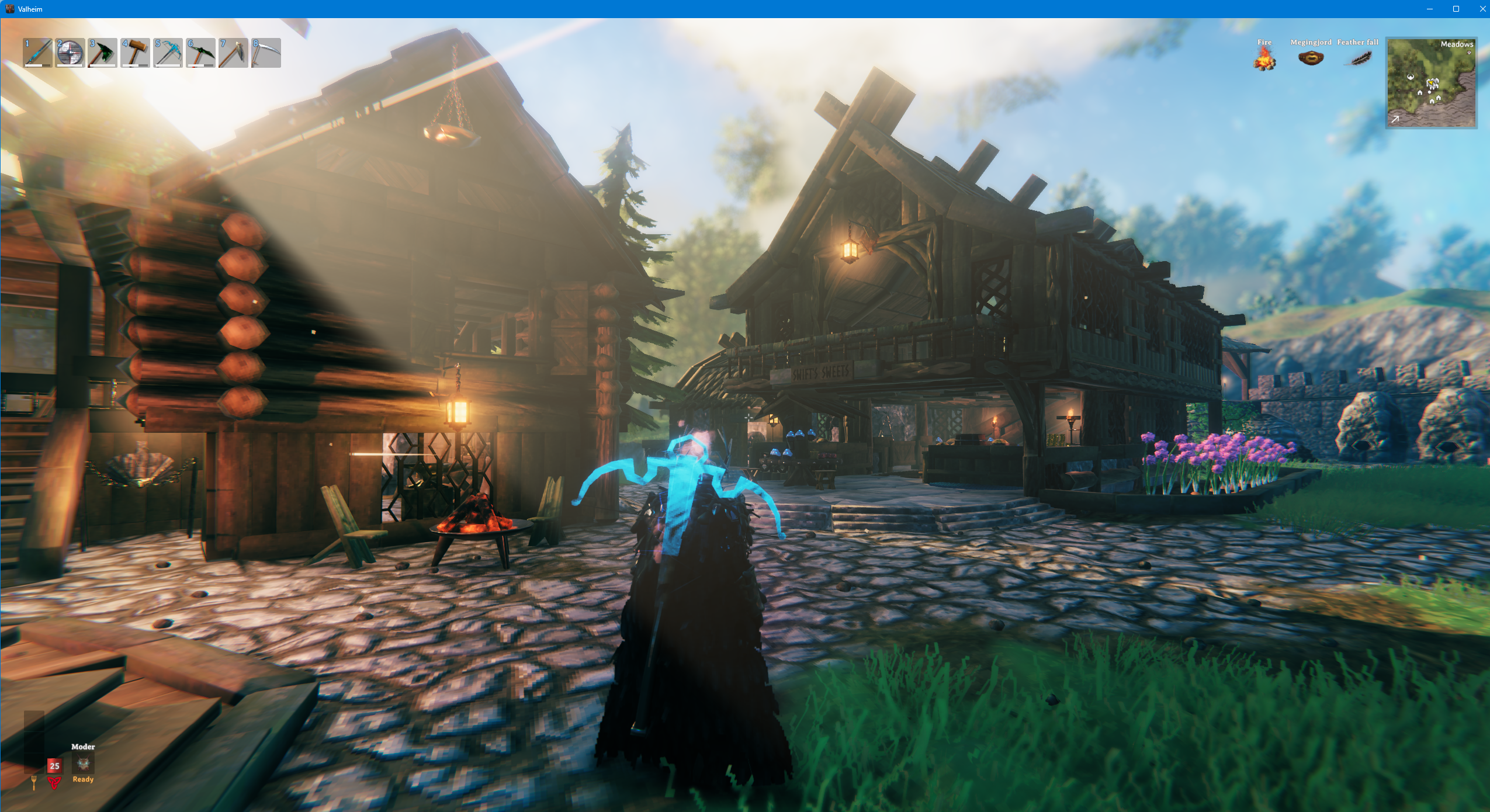The width and height of the screenshot is (1490, 812).
Task: Choose the scythe in hotbar slot 8
Action: tap(266, 53)
